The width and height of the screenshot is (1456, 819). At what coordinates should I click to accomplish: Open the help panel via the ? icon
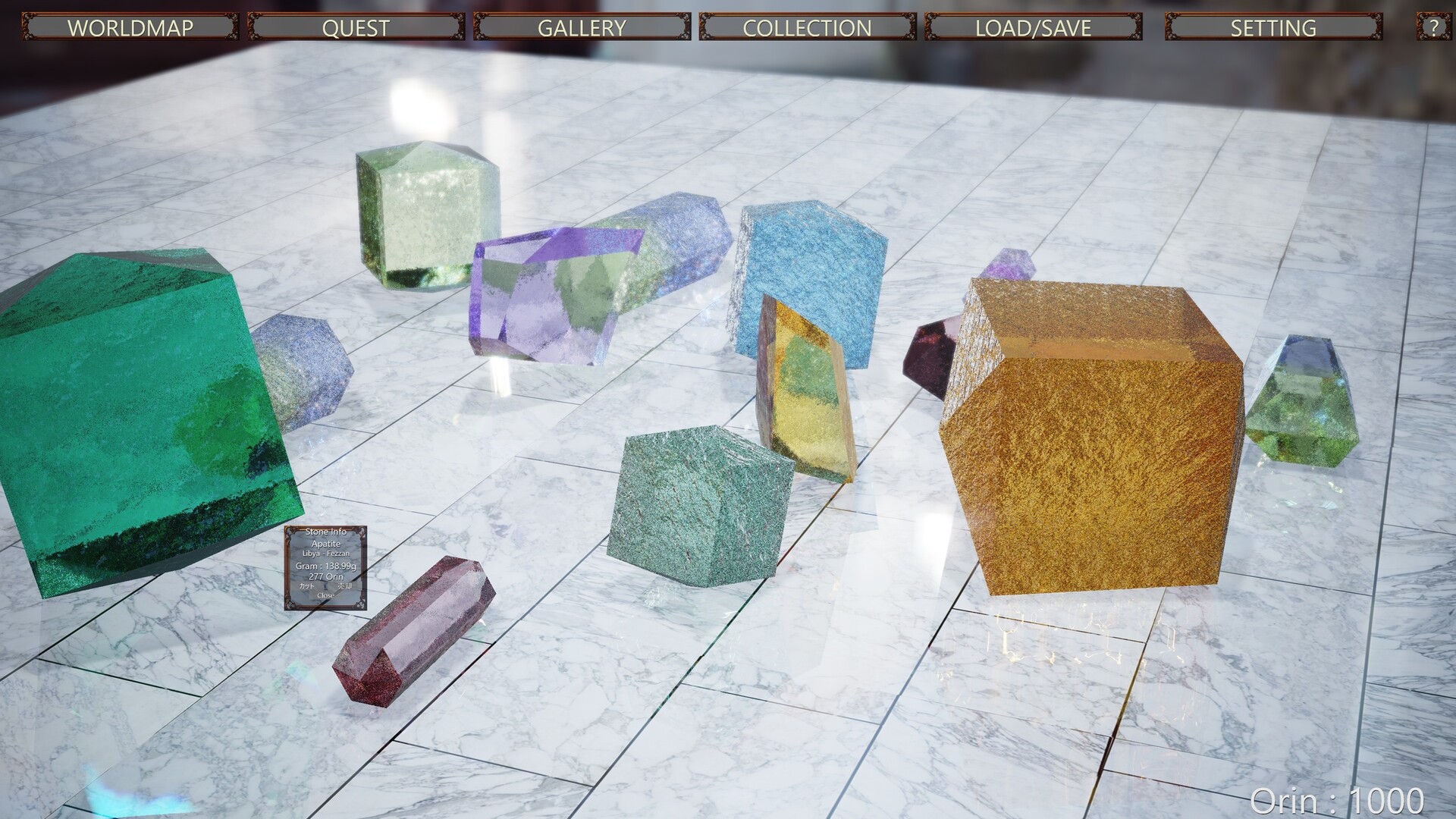pyautogui.click(x=1432, y=27)
